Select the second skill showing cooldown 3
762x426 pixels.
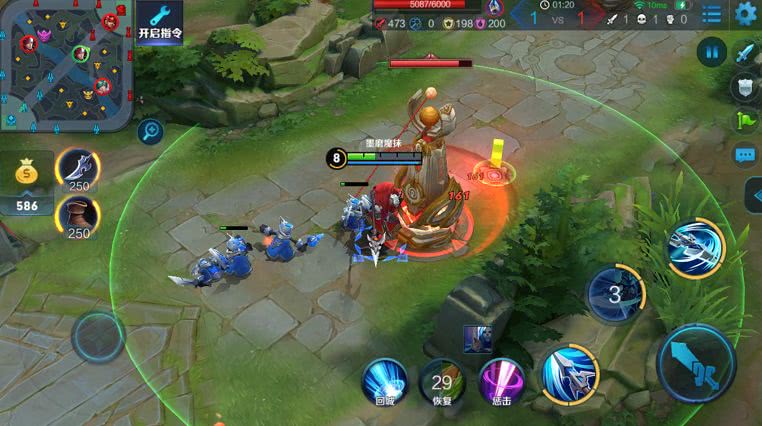(x=615, y=293)
